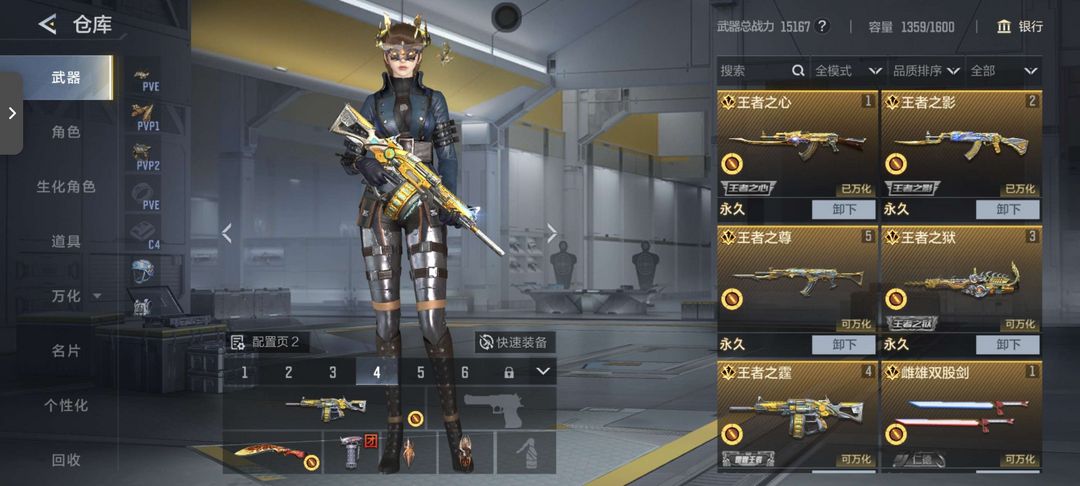Switch to the 个性化 tab
The image size is (1080, 486).
[66, 405]
